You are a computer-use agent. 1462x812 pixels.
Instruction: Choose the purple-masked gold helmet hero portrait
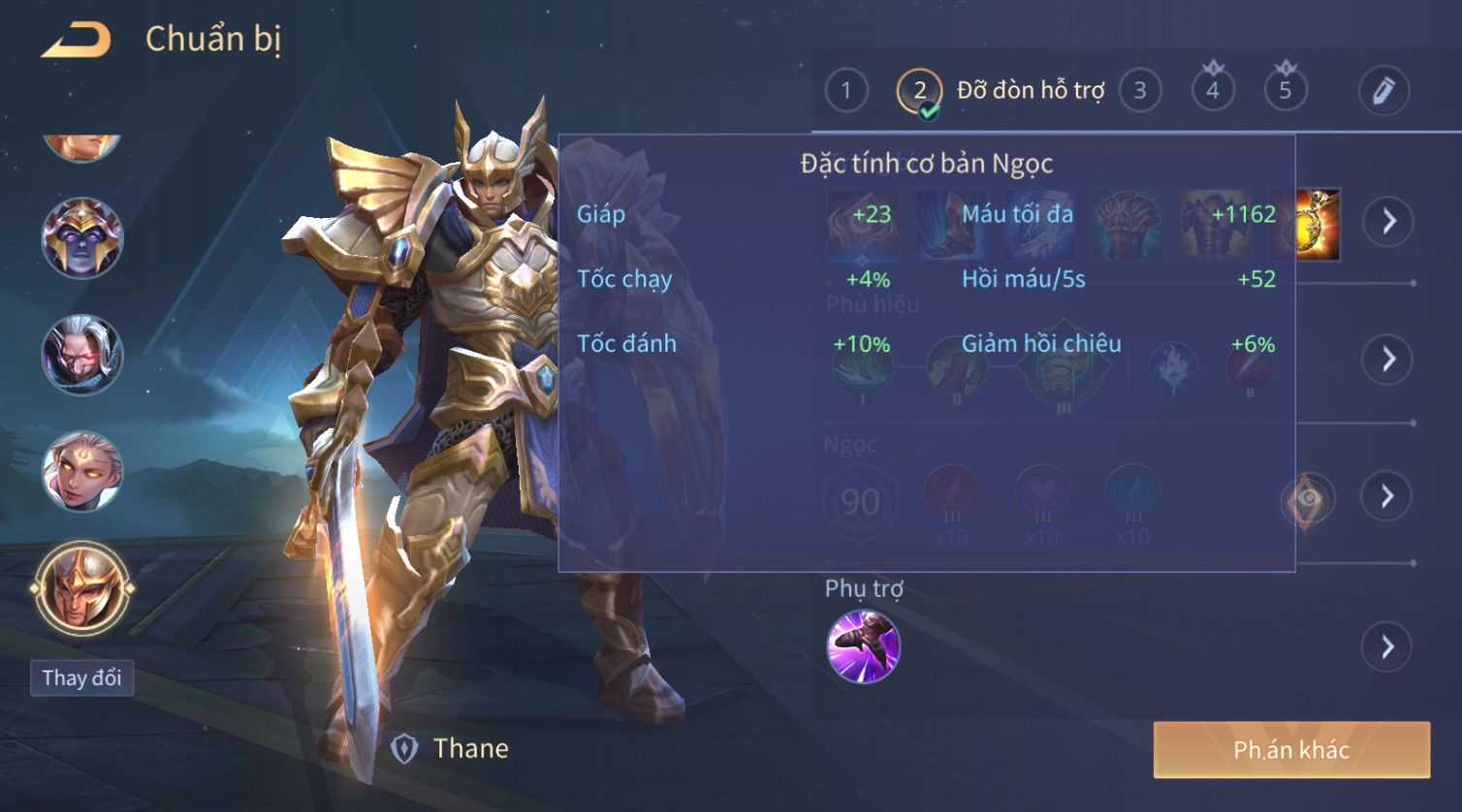pyautogui.click(x=82, y=238)
